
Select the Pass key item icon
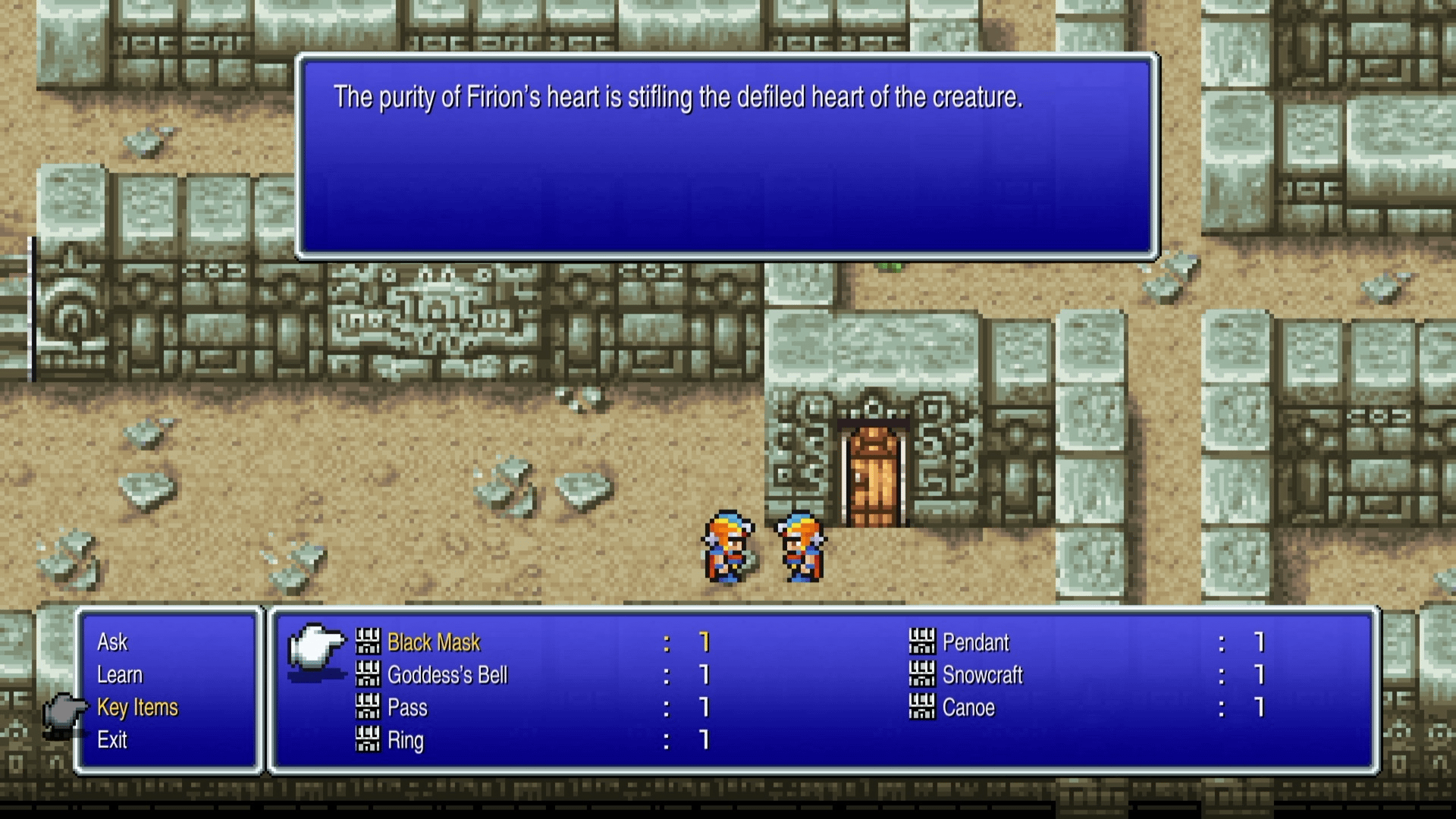[368, 708]
